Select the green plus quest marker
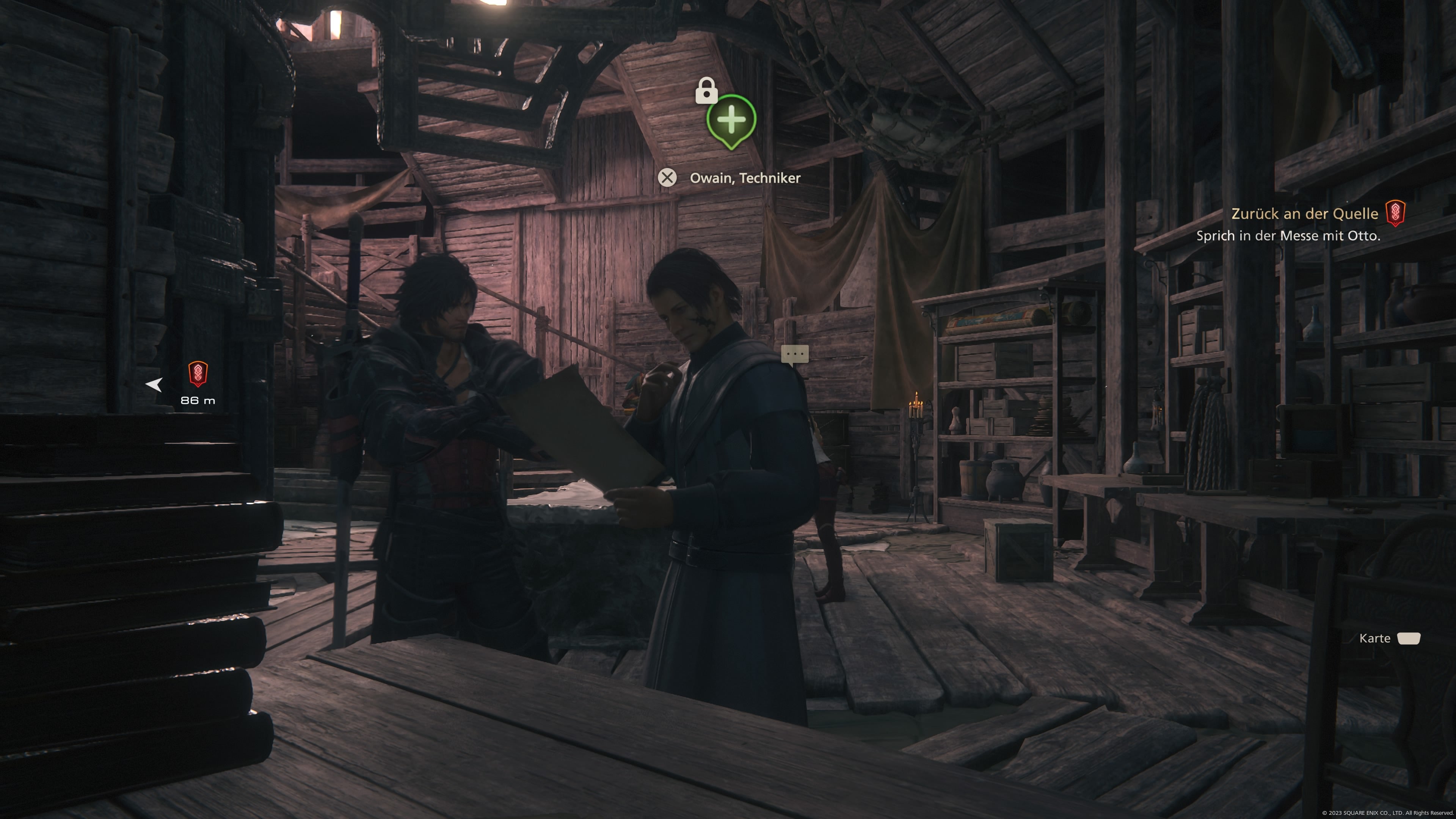 (x=731, y=121)
